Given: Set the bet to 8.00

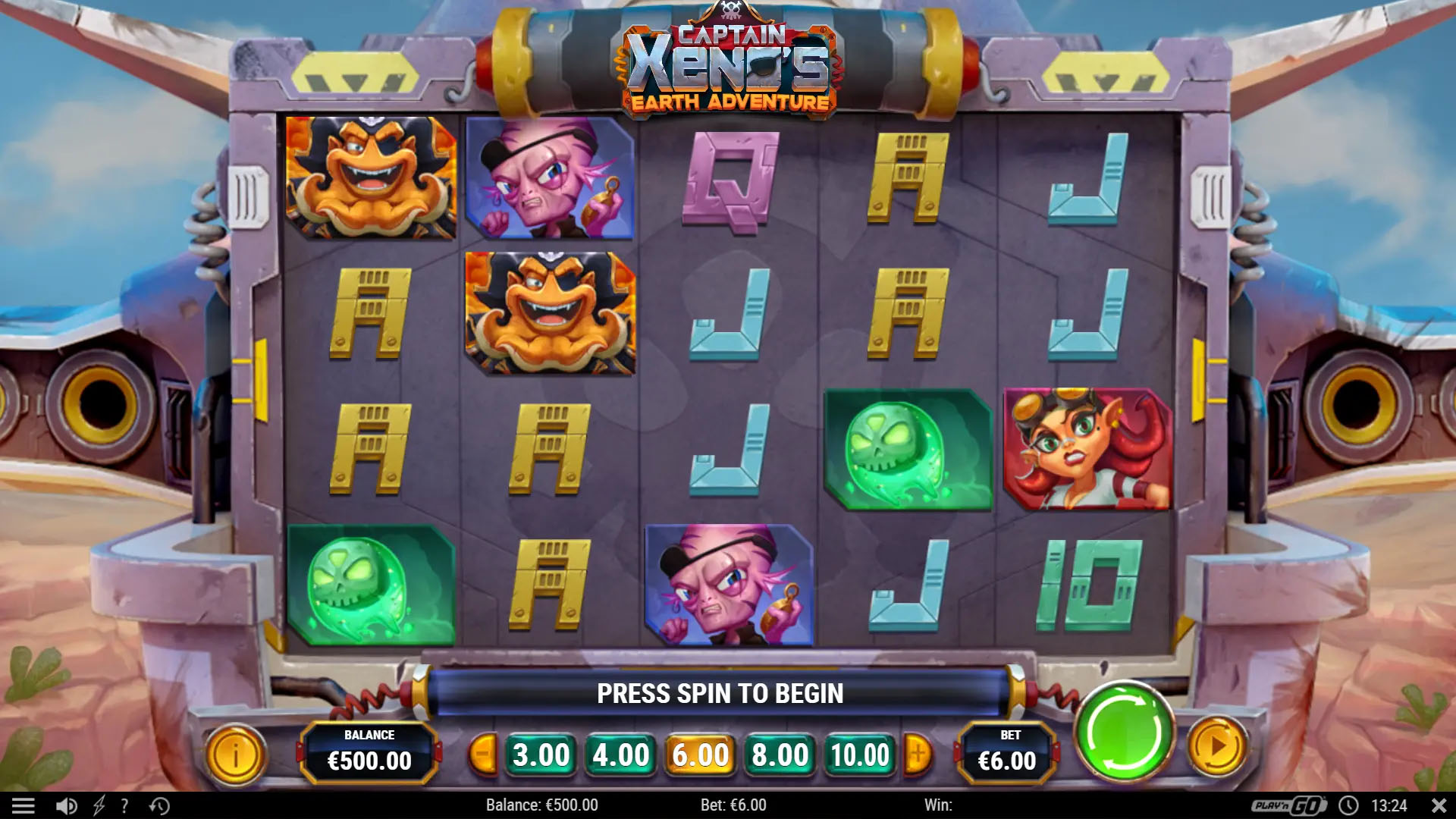Looking at the screenshot, I should [x=780, y=755].
